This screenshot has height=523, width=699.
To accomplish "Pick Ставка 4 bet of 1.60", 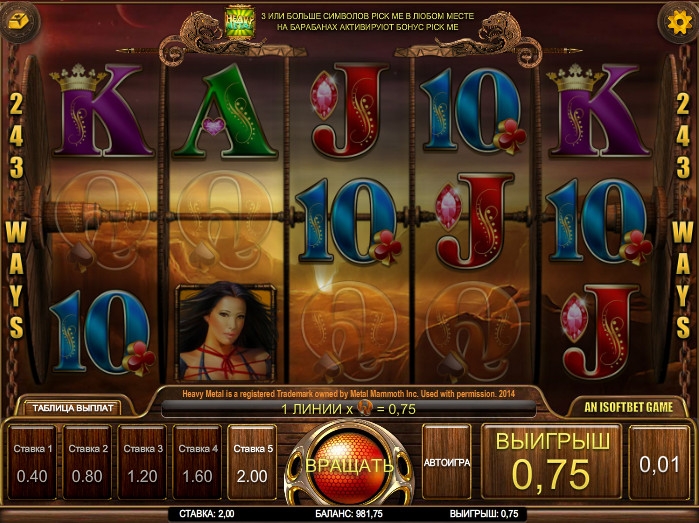I will point(197,463).
